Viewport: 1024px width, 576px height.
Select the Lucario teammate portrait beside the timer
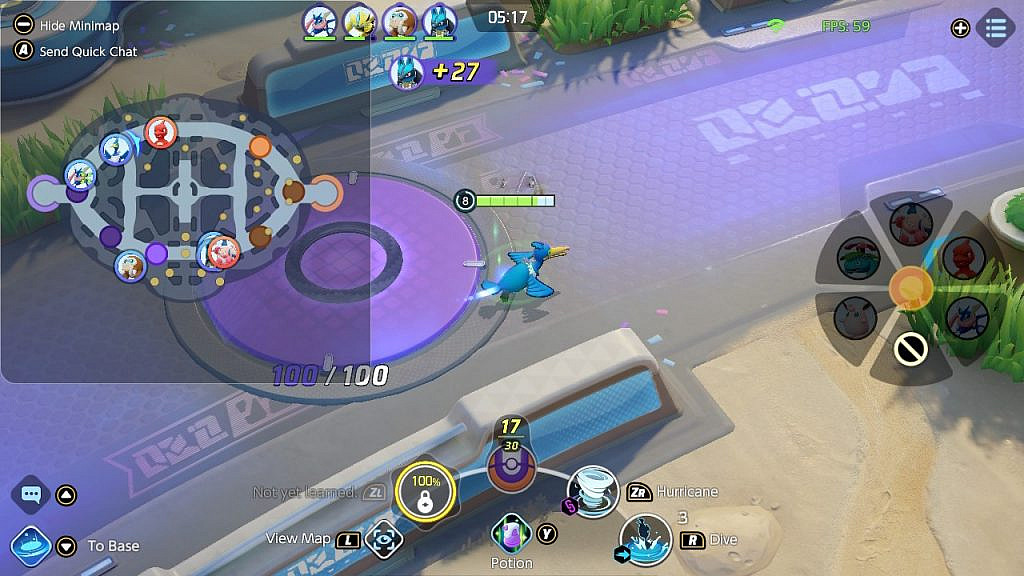tap(439, 20)
